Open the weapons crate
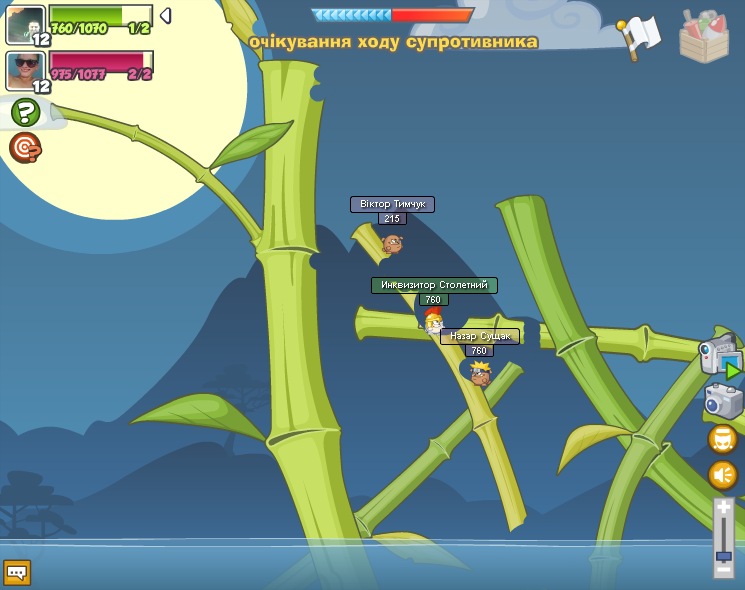The width and height of the screenshot is (745, 590). (704, 36)
